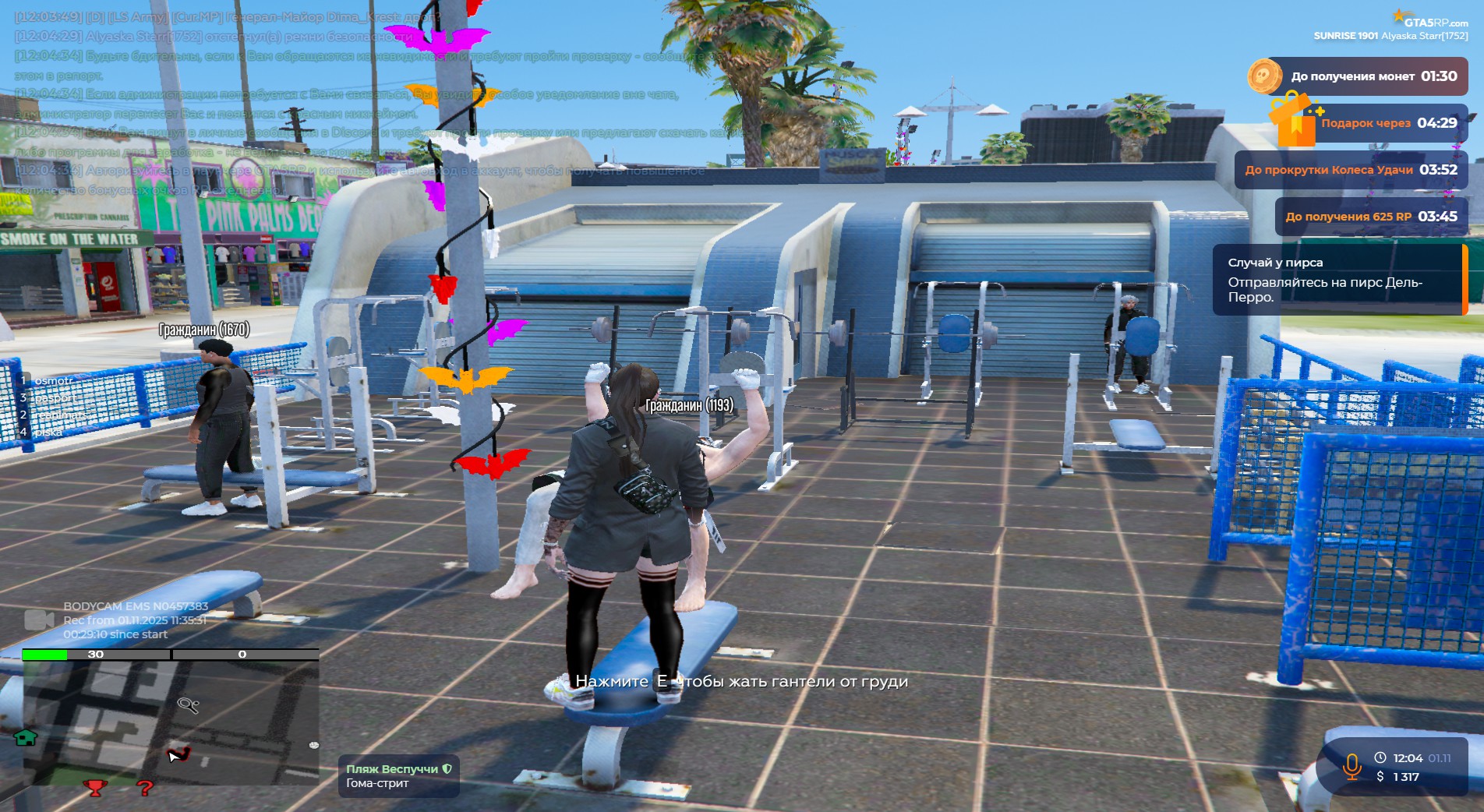Open the Wheel of Fortune timer panel
Viewport: 1484px width, 812px height.
coord(1350,170)
